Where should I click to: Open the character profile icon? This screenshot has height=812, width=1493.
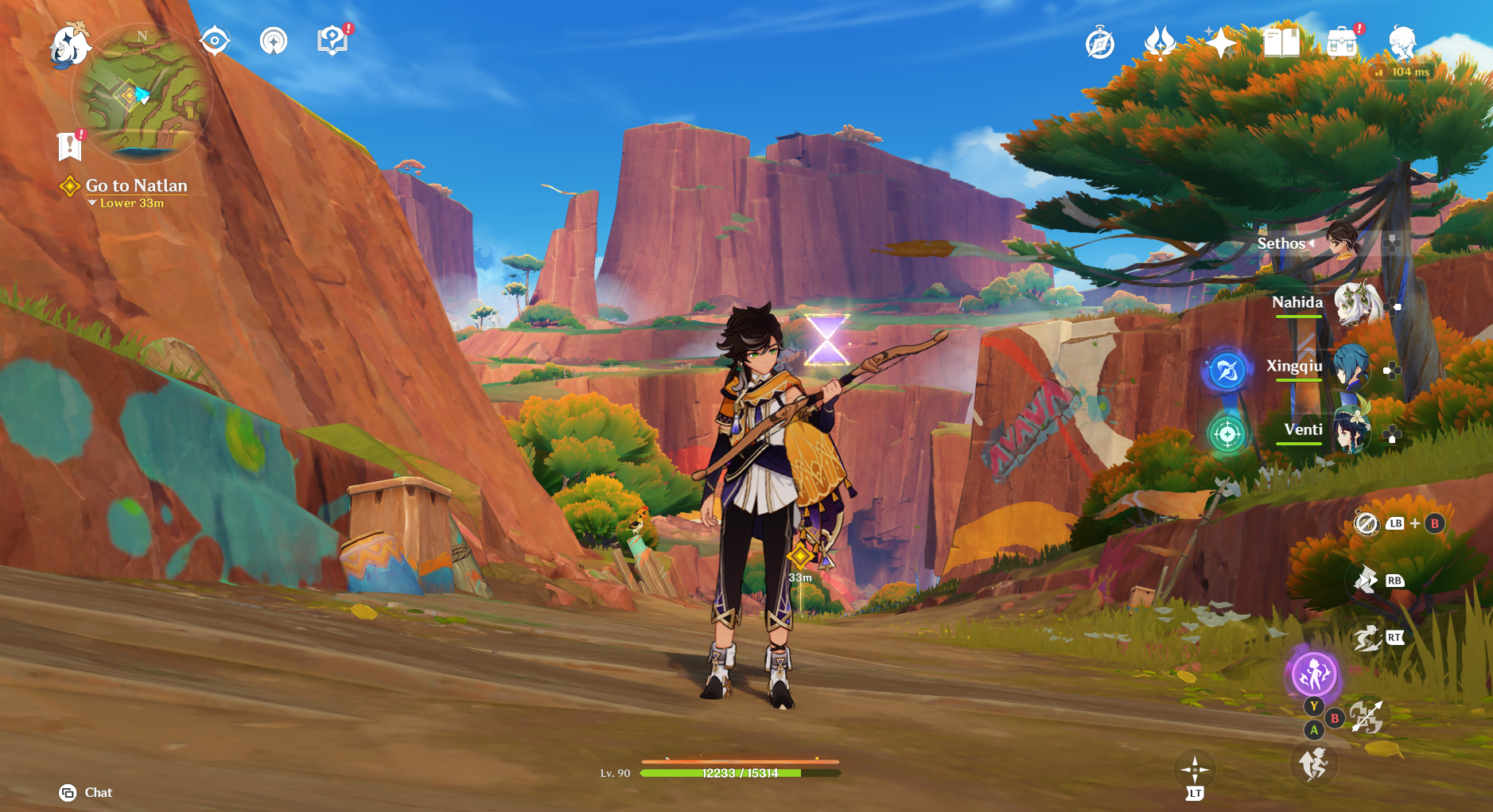click(x=1402, y=43)
